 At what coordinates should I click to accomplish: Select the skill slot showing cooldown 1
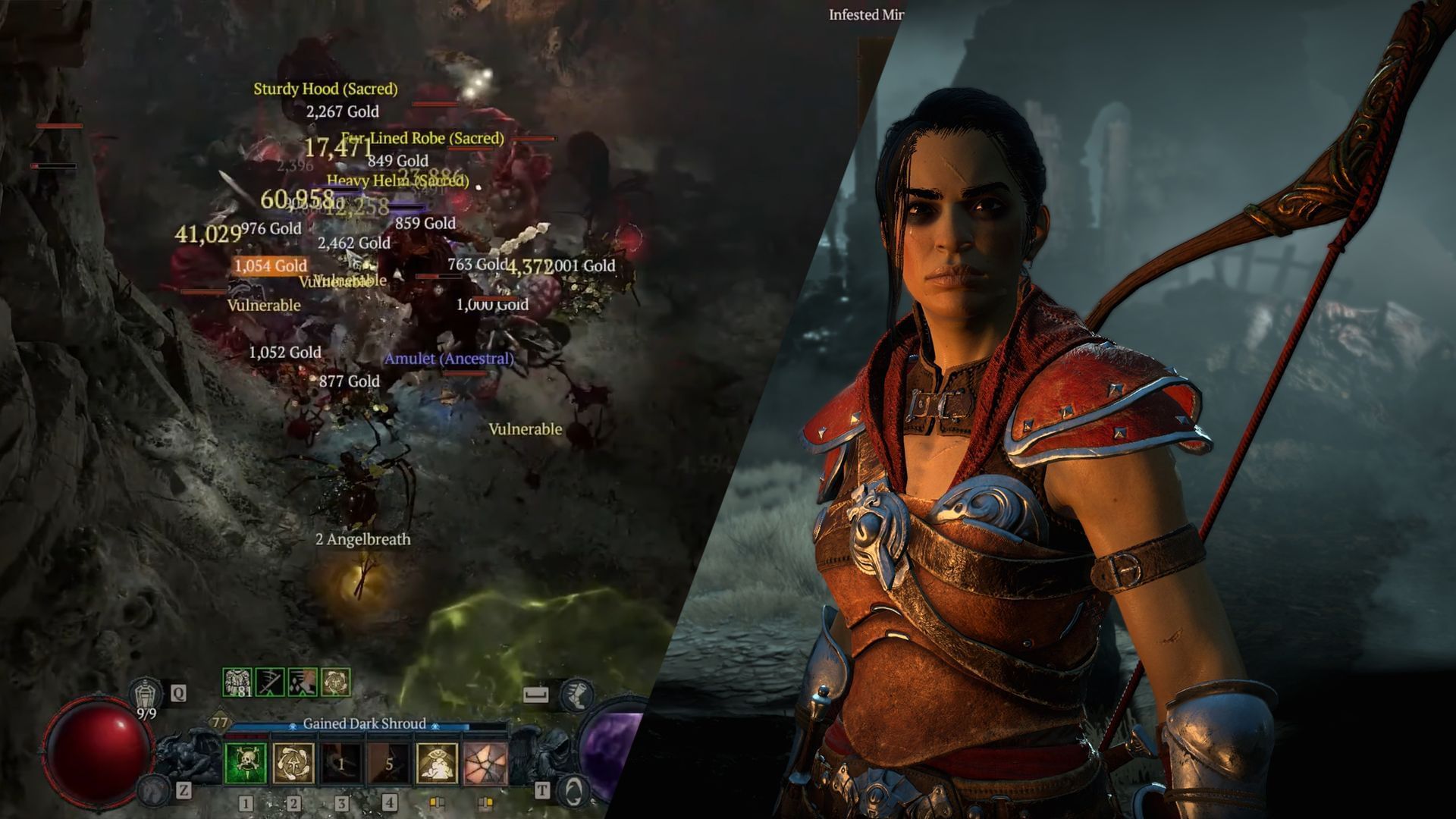[341, 763]
